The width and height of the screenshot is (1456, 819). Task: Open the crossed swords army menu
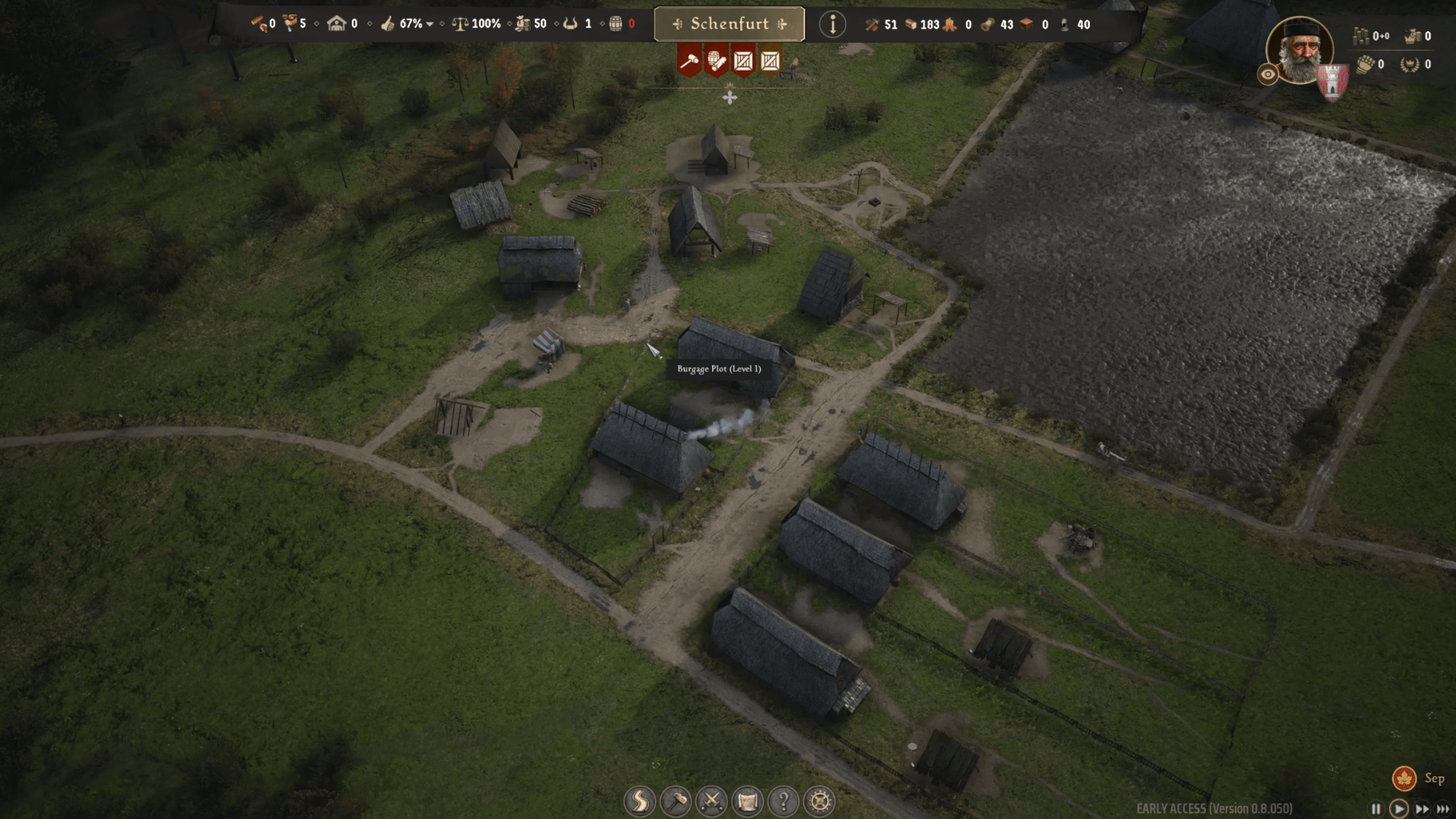pos(711,801)
